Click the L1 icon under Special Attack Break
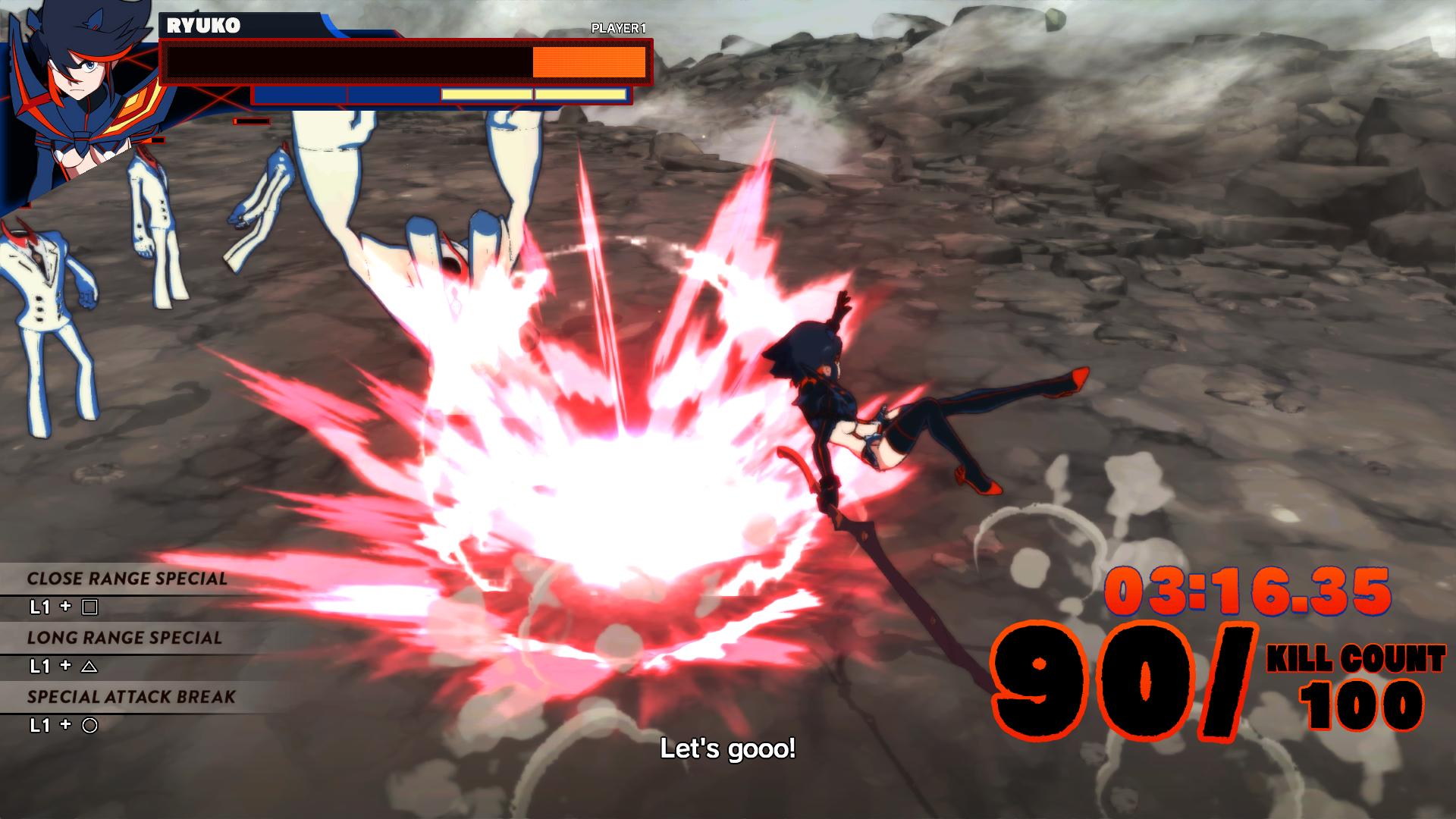 click(x=39, y=724)
